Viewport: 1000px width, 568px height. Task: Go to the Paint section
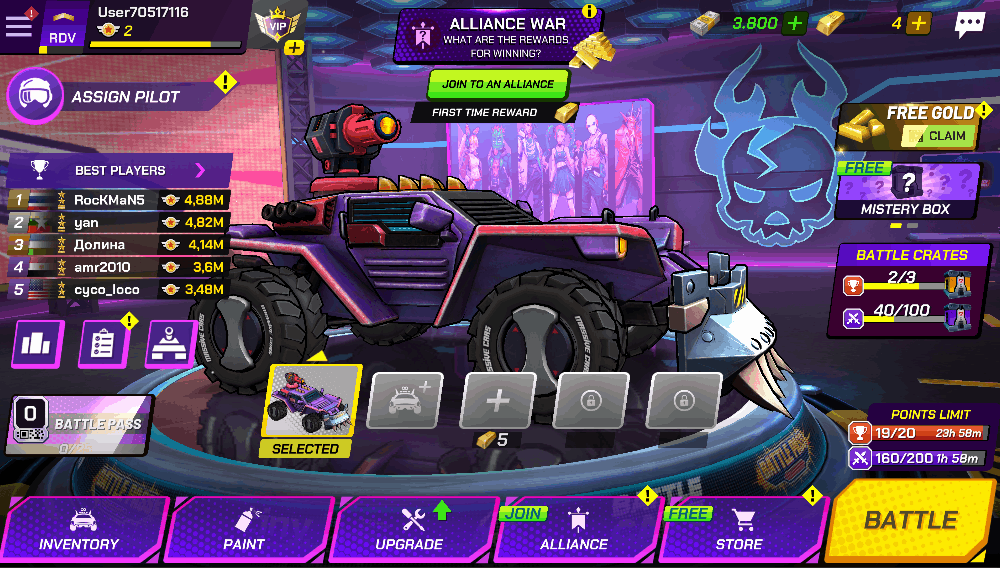(x=245, y=530)
